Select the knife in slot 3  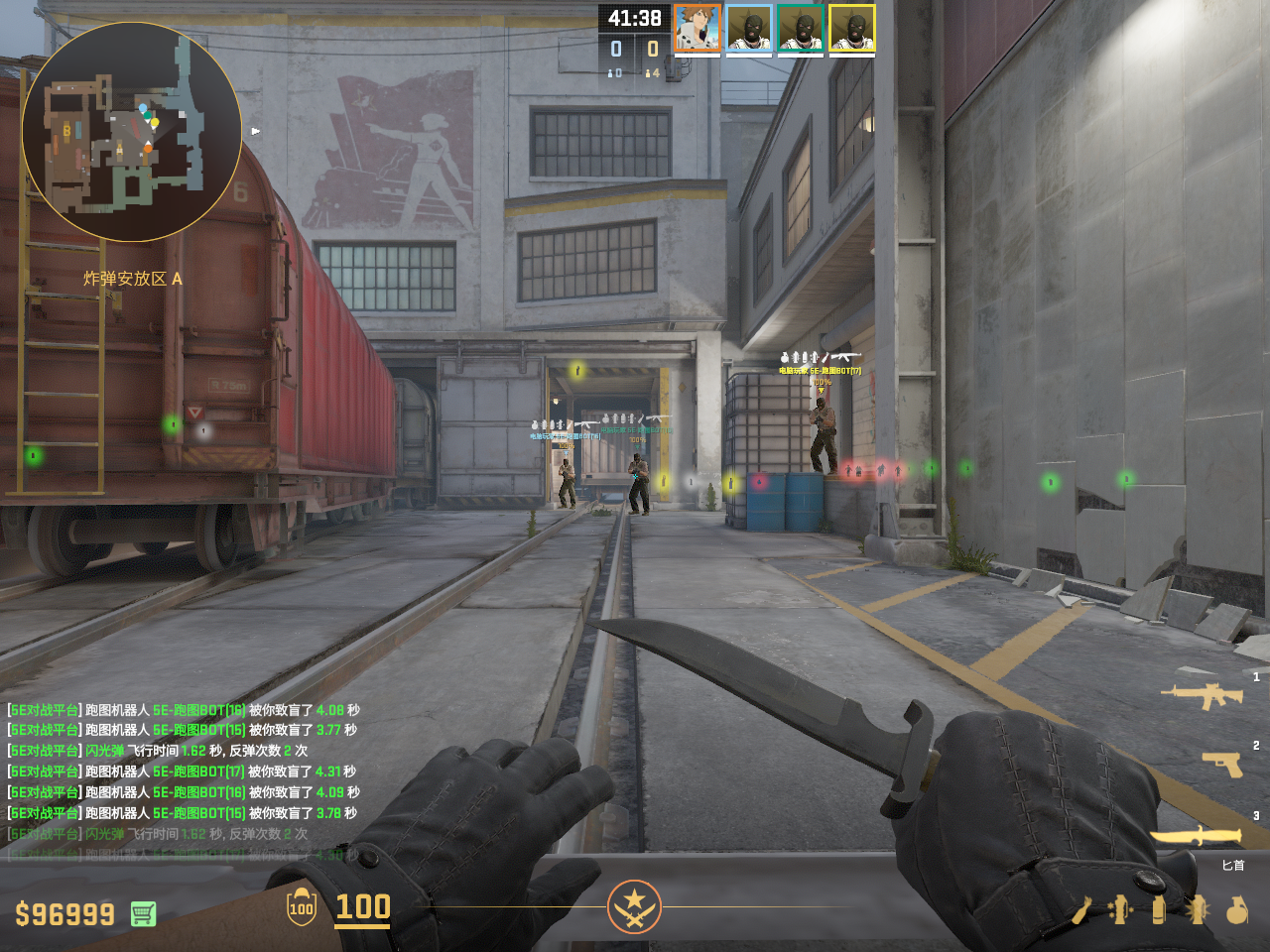pos(1197,837)
